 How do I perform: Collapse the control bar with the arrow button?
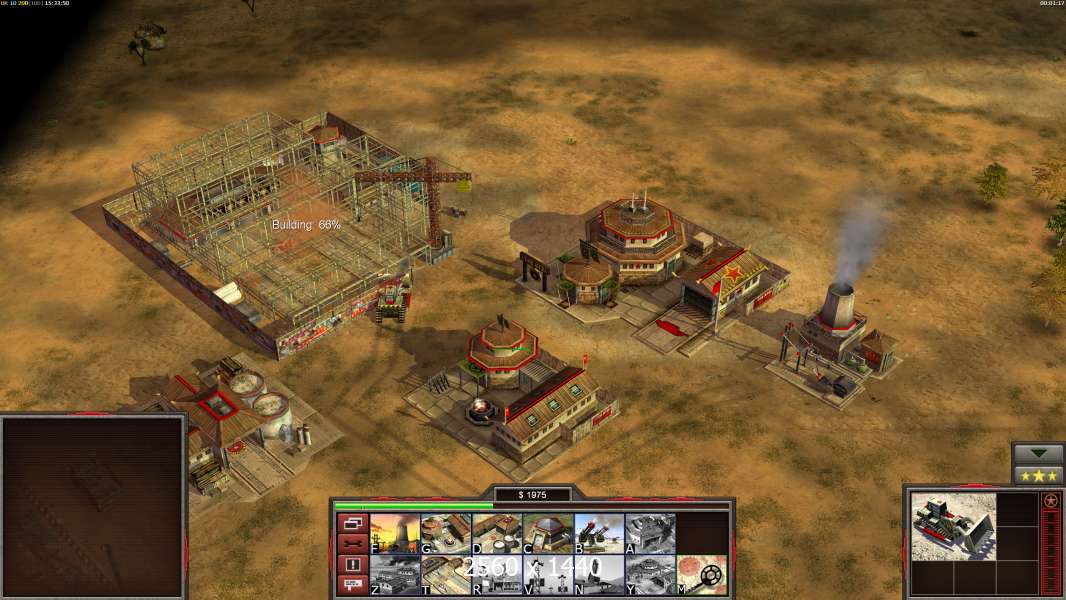(x=1038, y=454)
